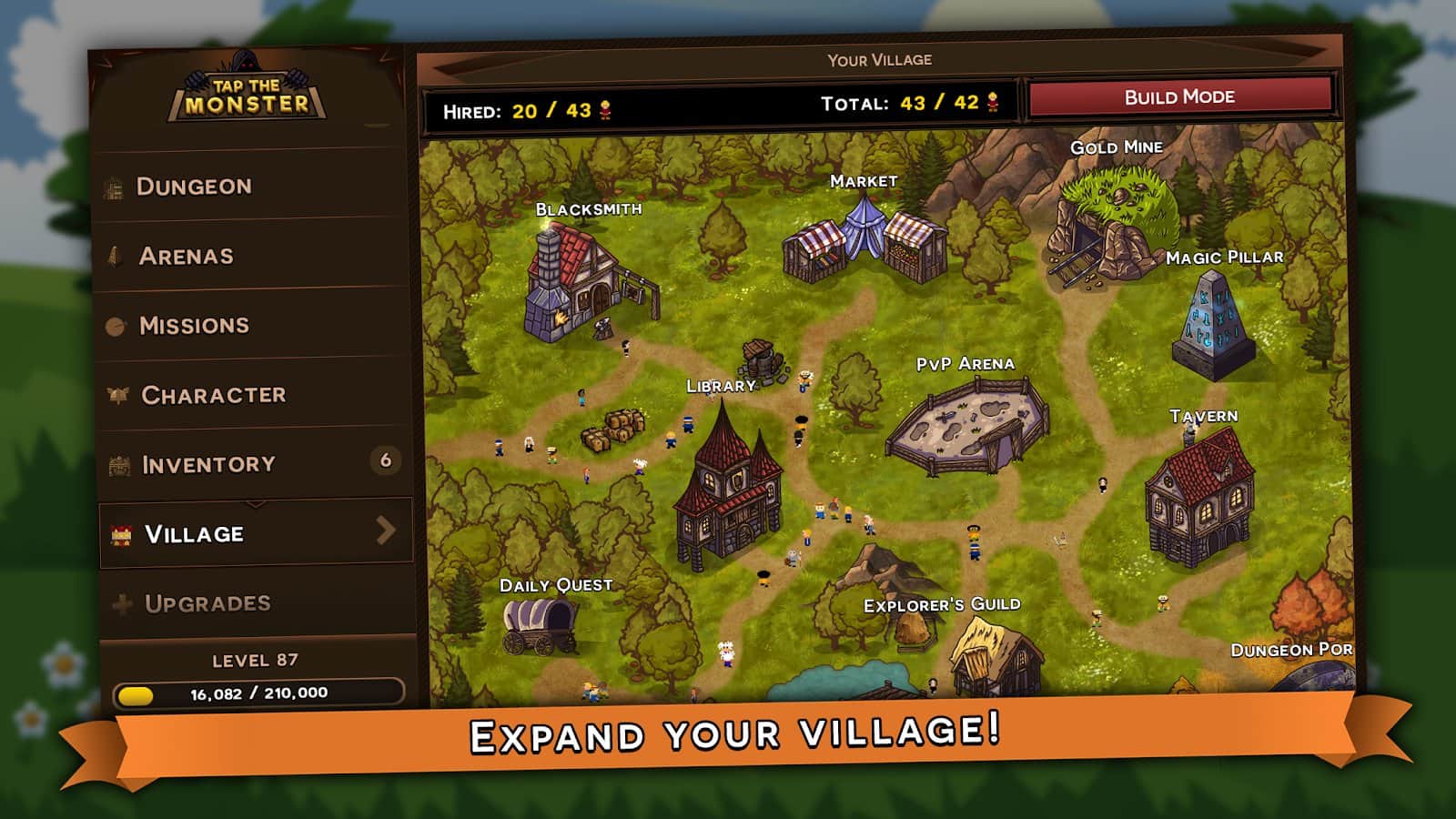Open the Character screen

213,395
